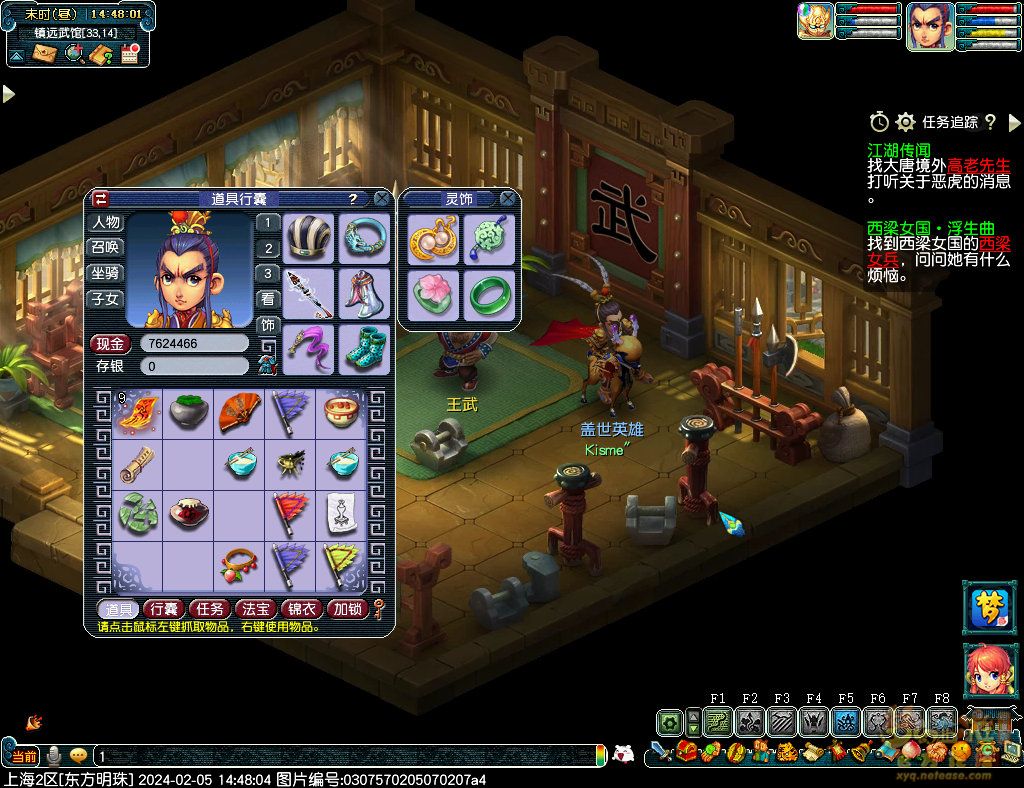Choose the 坐骑 mount button
This screenshot has height=788, width=1024.
click(105, 273)
